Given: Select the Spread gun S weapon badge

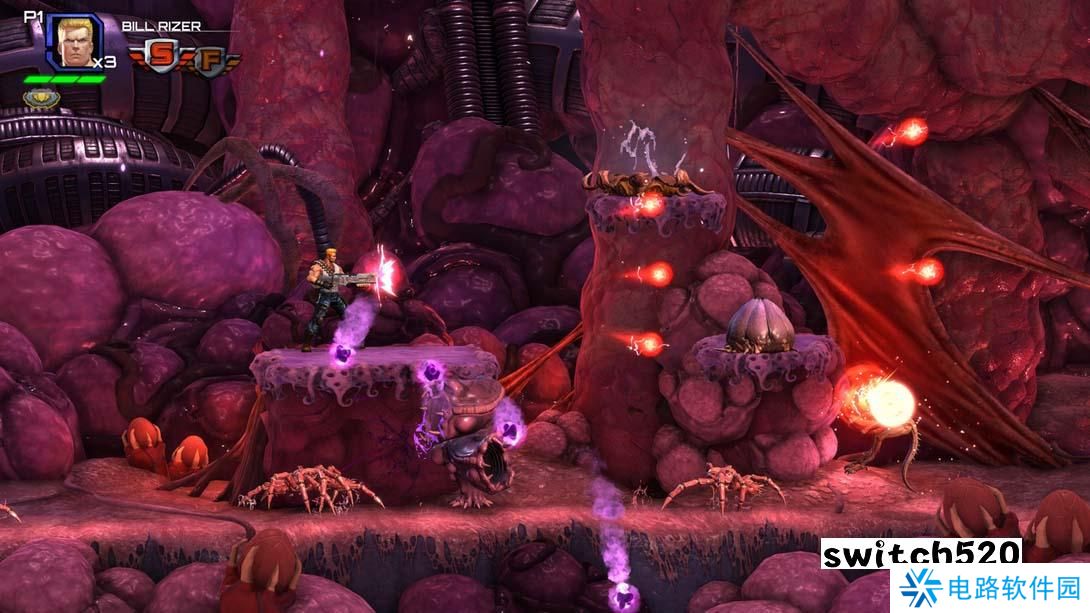Looking at the screenshot, I should click(163, 57).
